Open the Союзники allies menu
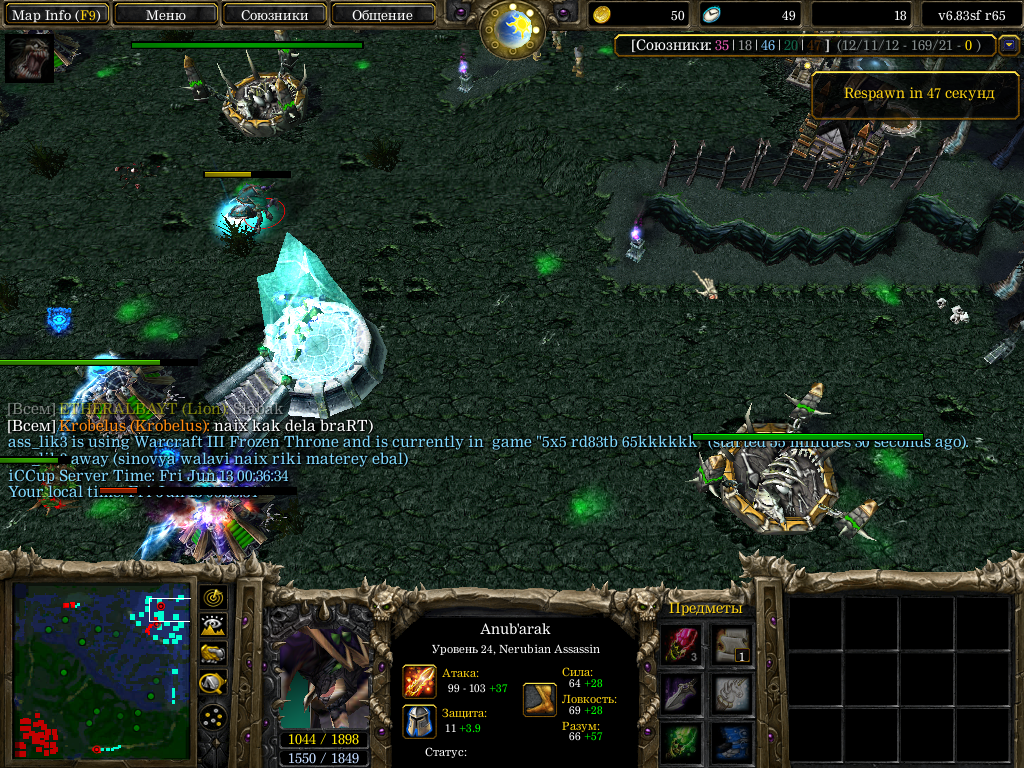The width and height of the screenshot is (1024, 768). [x=274, y=15]
